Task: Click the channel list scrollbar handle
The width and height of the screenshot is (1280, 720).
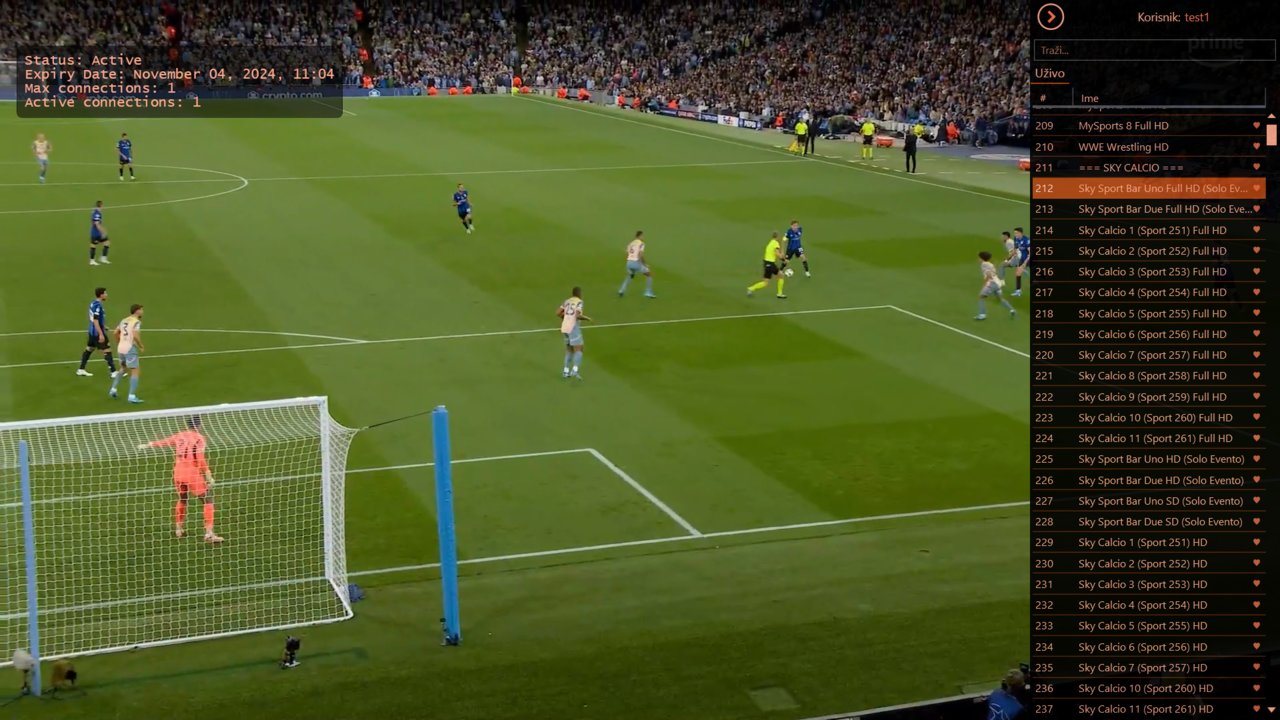Action: click(1272, 135)
